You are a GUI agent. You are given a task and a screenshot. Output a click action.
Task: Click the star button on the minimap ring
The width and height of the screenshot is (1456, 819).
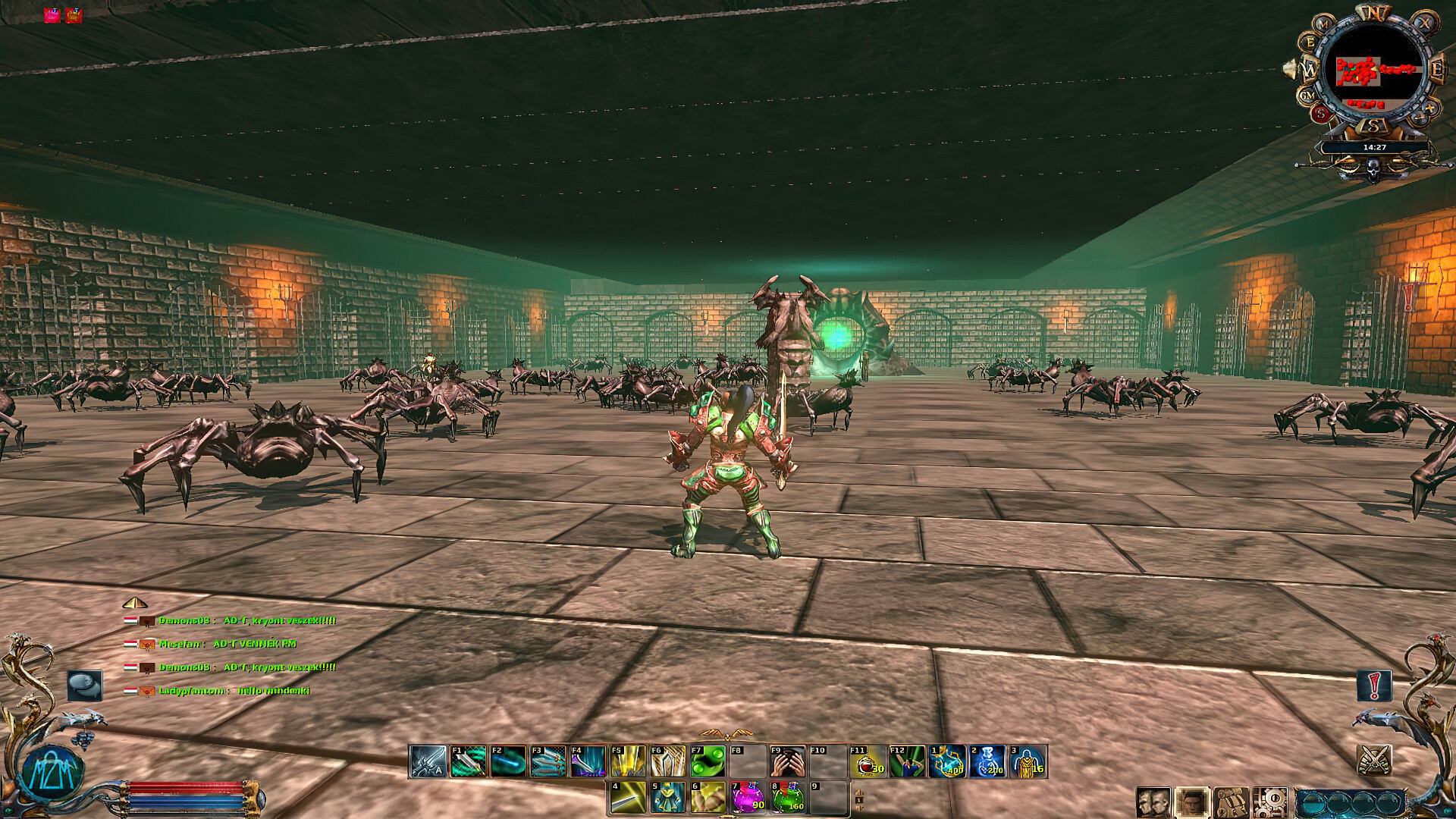coord(1430,108)
